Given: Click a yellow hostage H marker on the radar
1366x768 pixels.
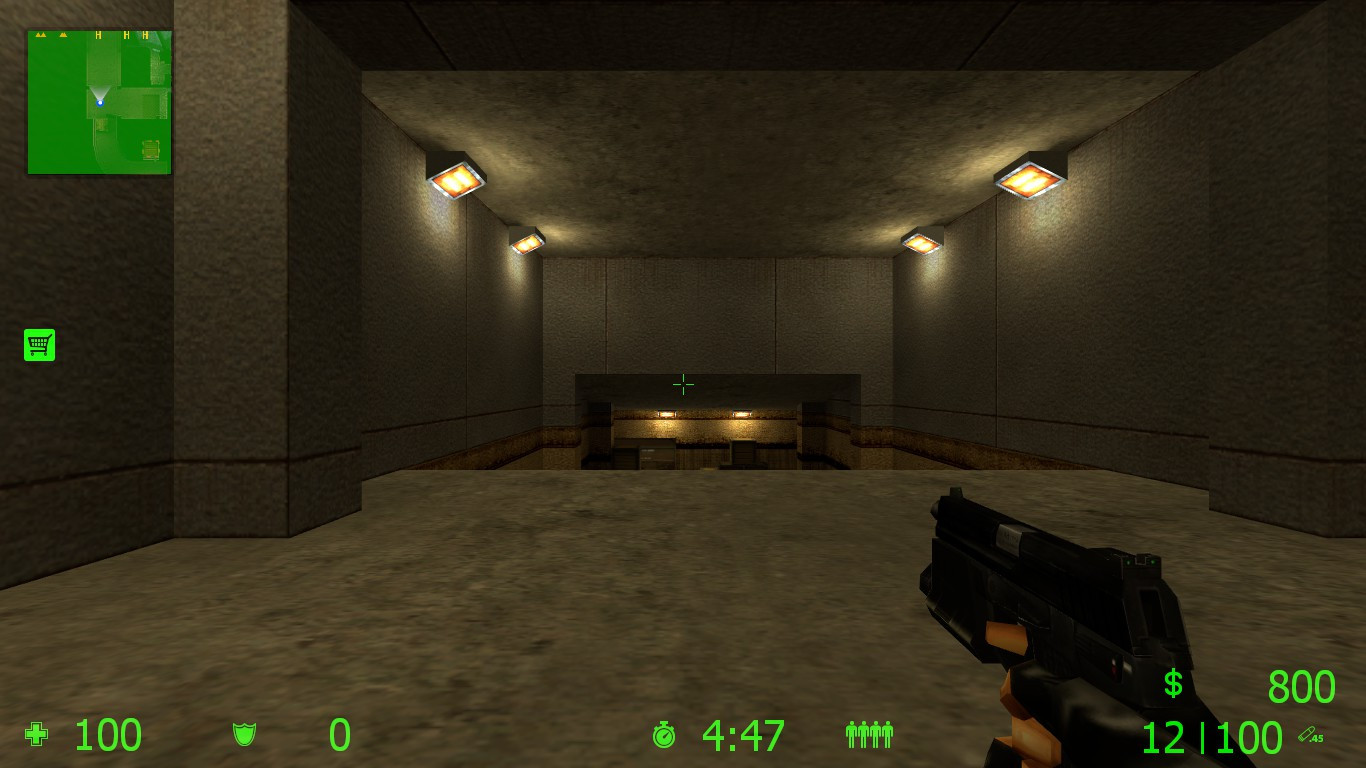Looking at the screenshot, I should [x=98, y=35].
